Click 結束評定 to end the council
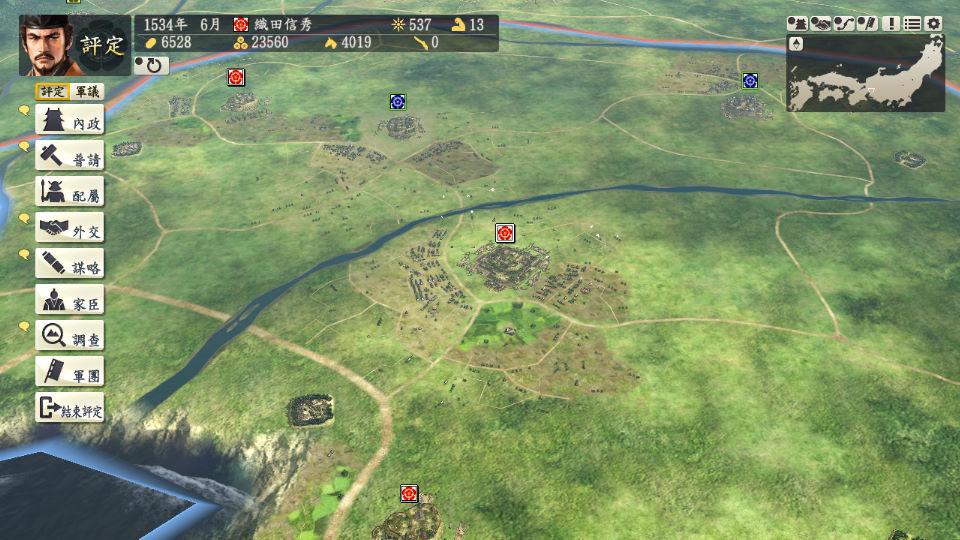 coord(70,409)
